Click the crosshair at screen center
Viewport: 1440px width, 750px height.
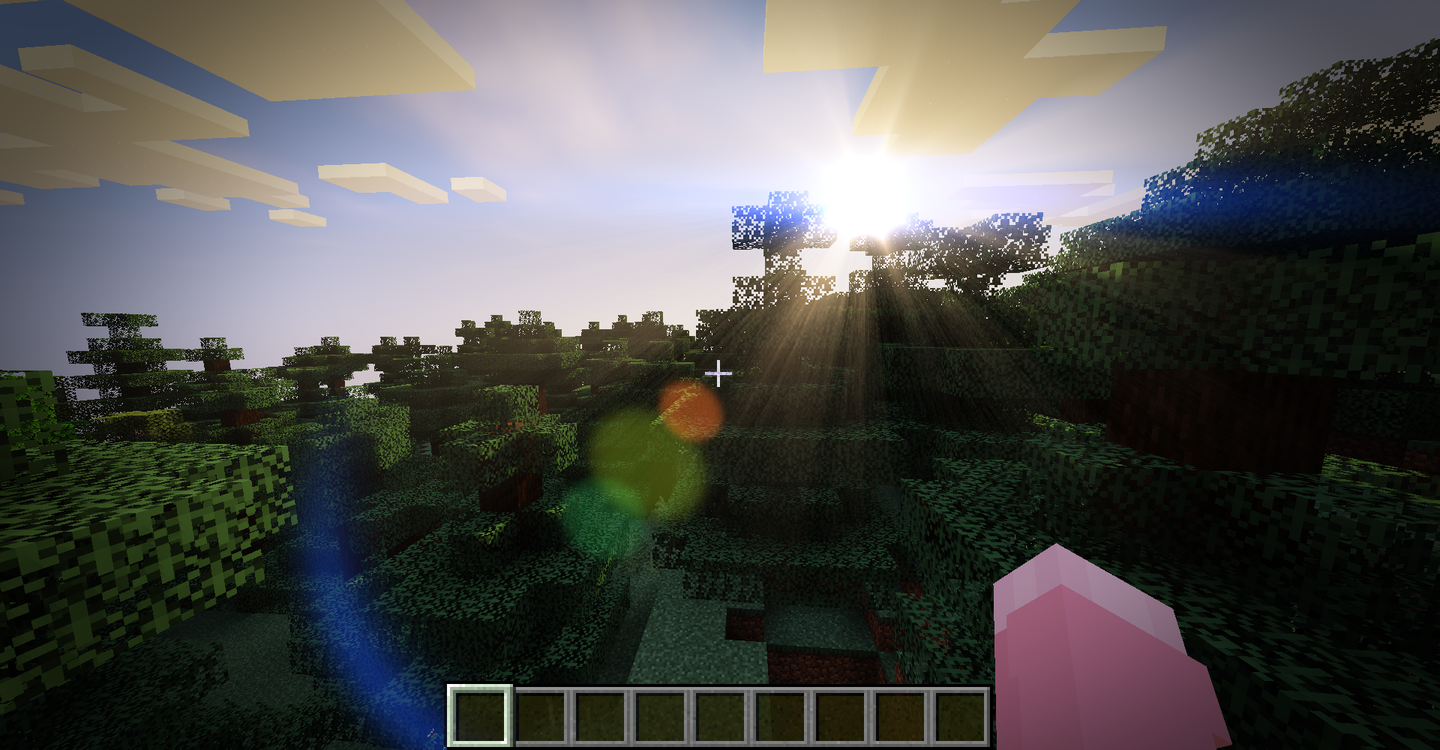coord(719,375)
